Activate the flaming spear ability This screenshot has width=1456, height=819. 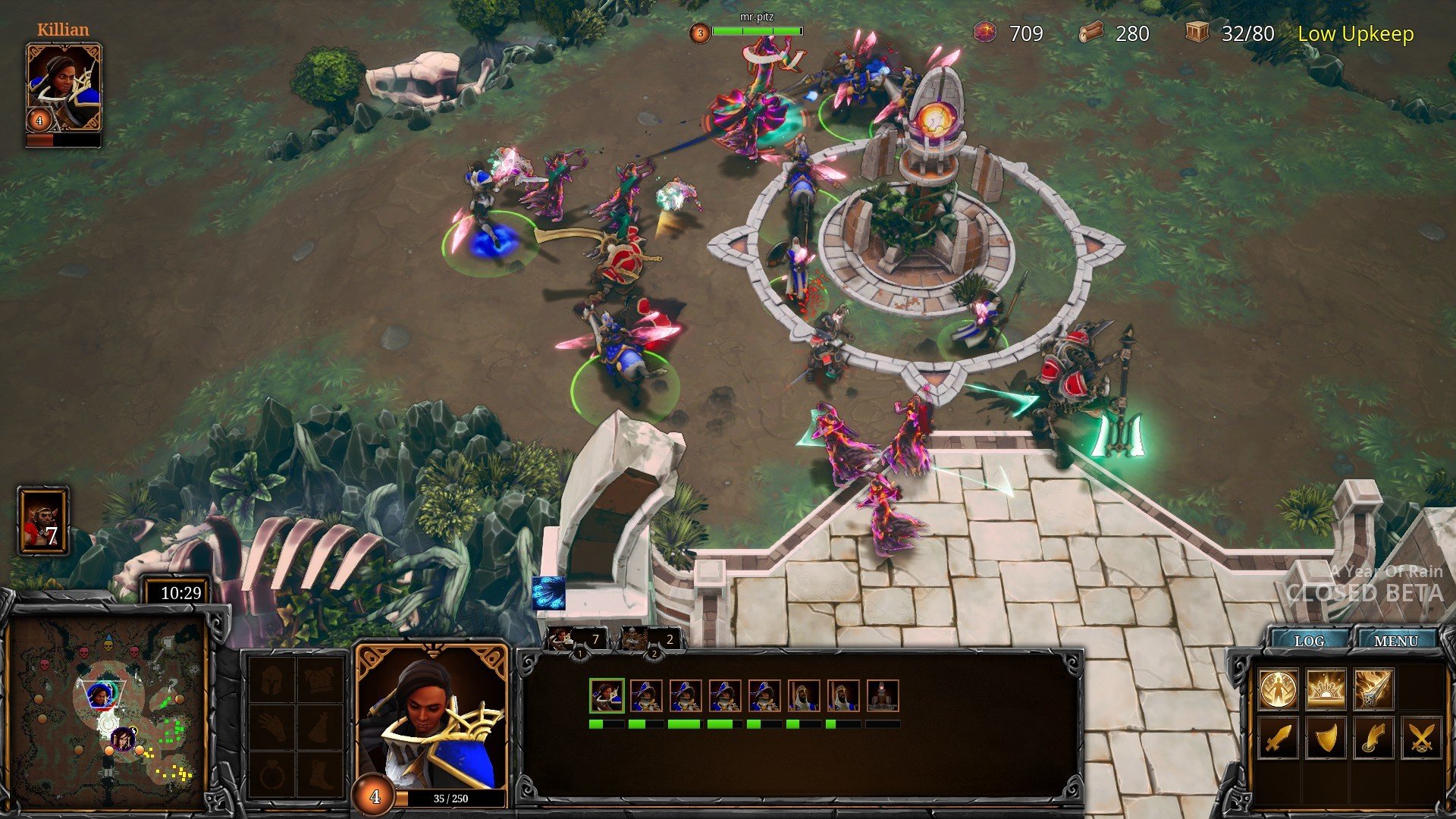[1373, 689]
